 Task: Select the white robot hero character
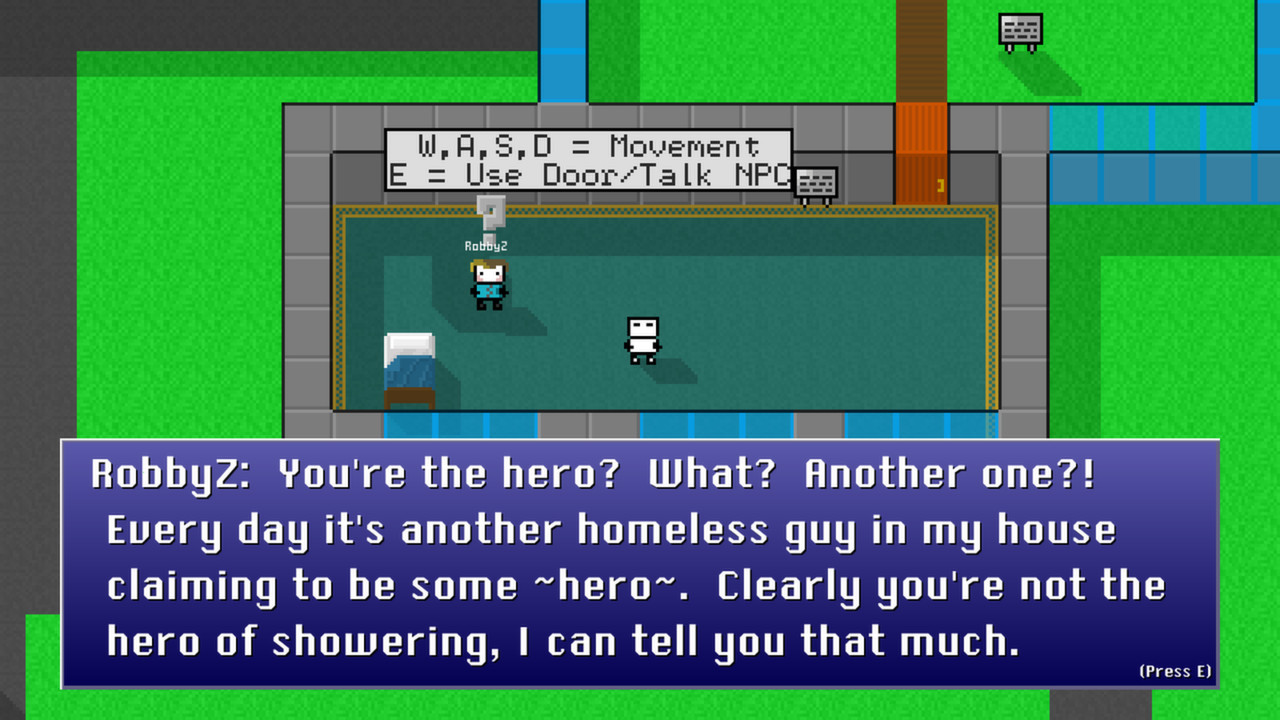point(641,334)
